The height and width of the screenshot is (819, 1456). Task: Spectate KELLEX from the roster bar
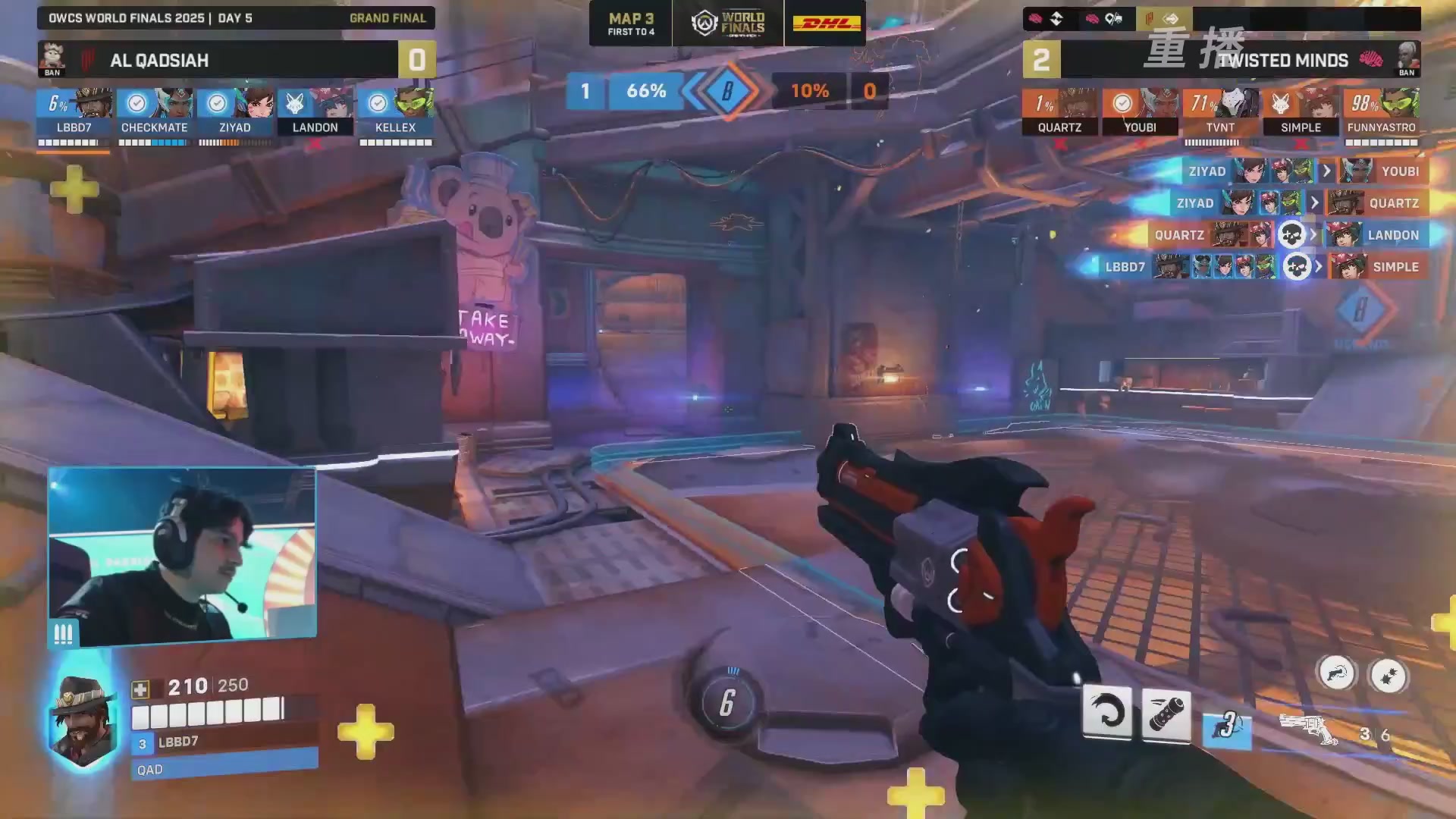coord(395,112)
